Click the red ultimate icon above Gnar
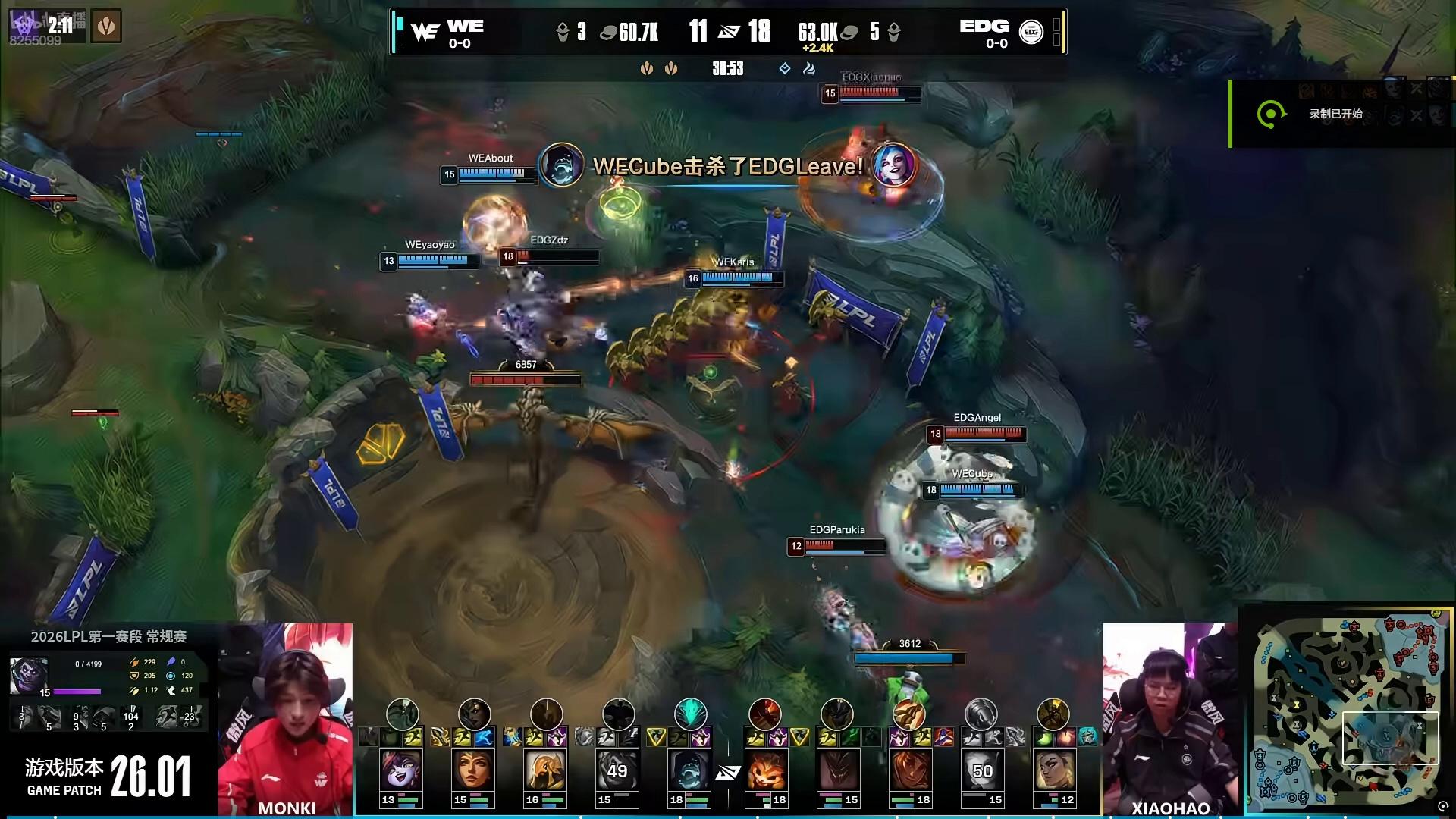The width and height of the screenshot is (1456, 819). (x=764, y=714)
